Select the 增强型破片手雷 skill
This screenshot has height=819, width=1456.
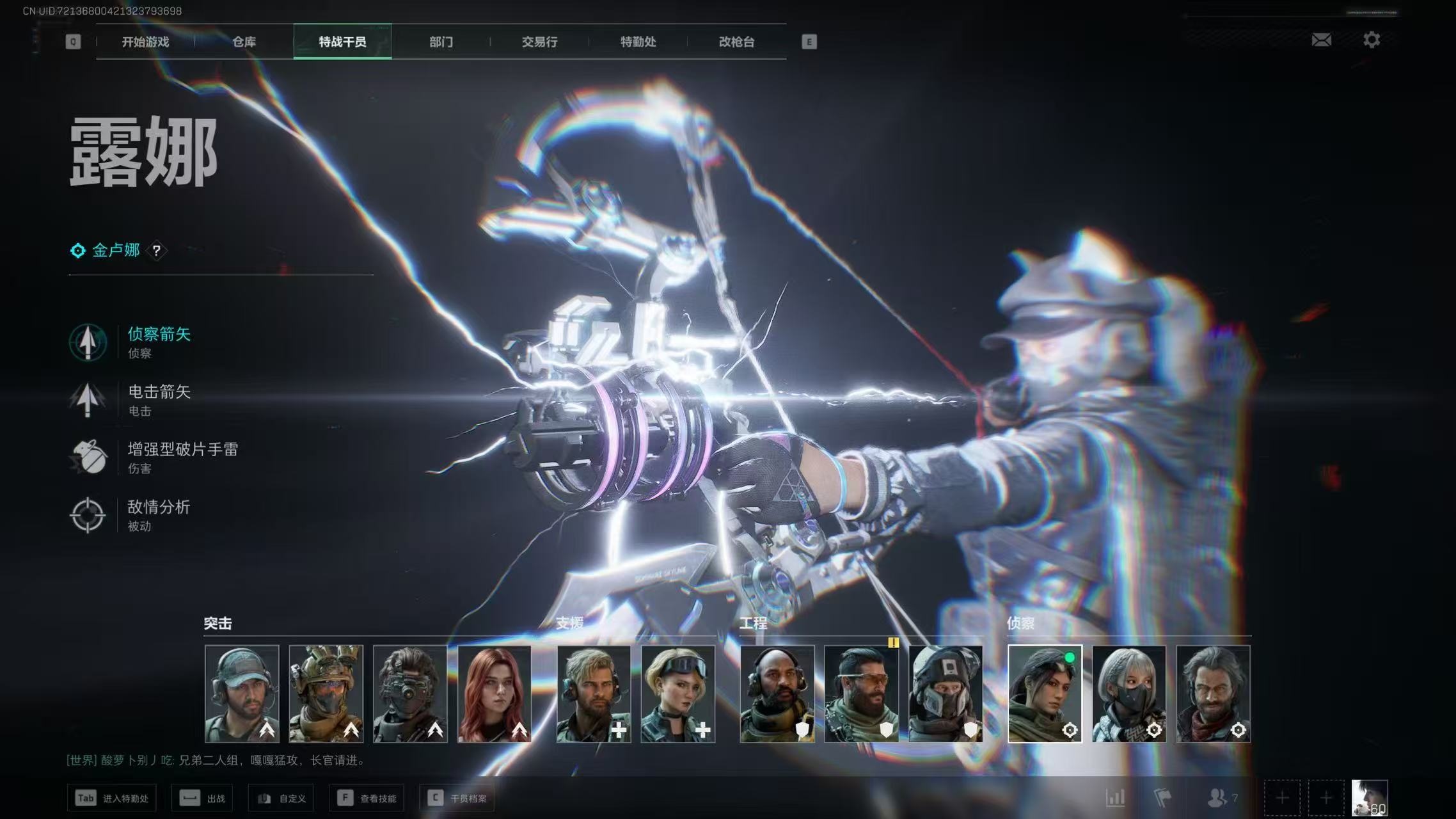click(x=182, y=456)
